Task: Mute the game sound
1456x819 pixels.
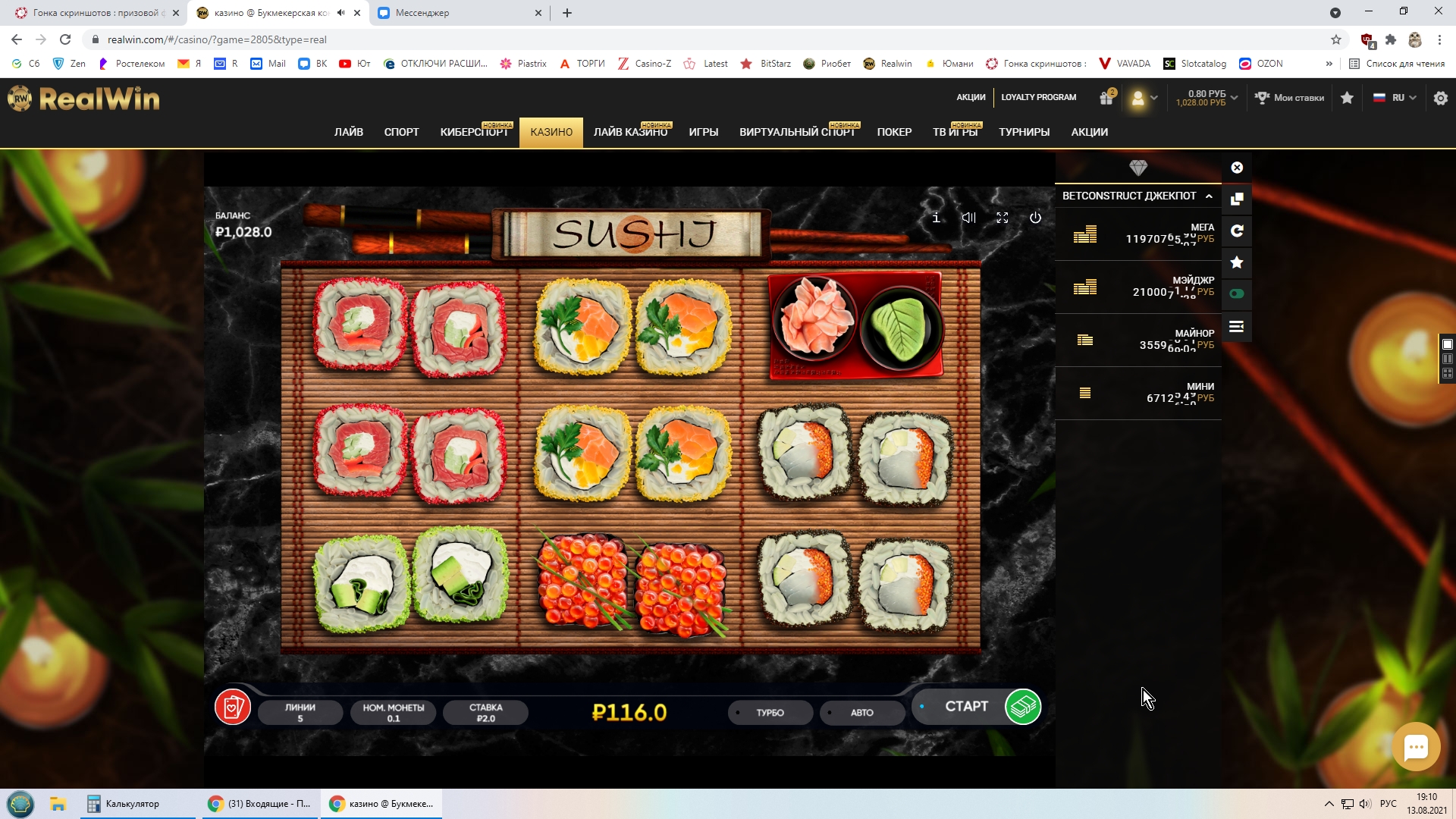Action: coord(968,218)
